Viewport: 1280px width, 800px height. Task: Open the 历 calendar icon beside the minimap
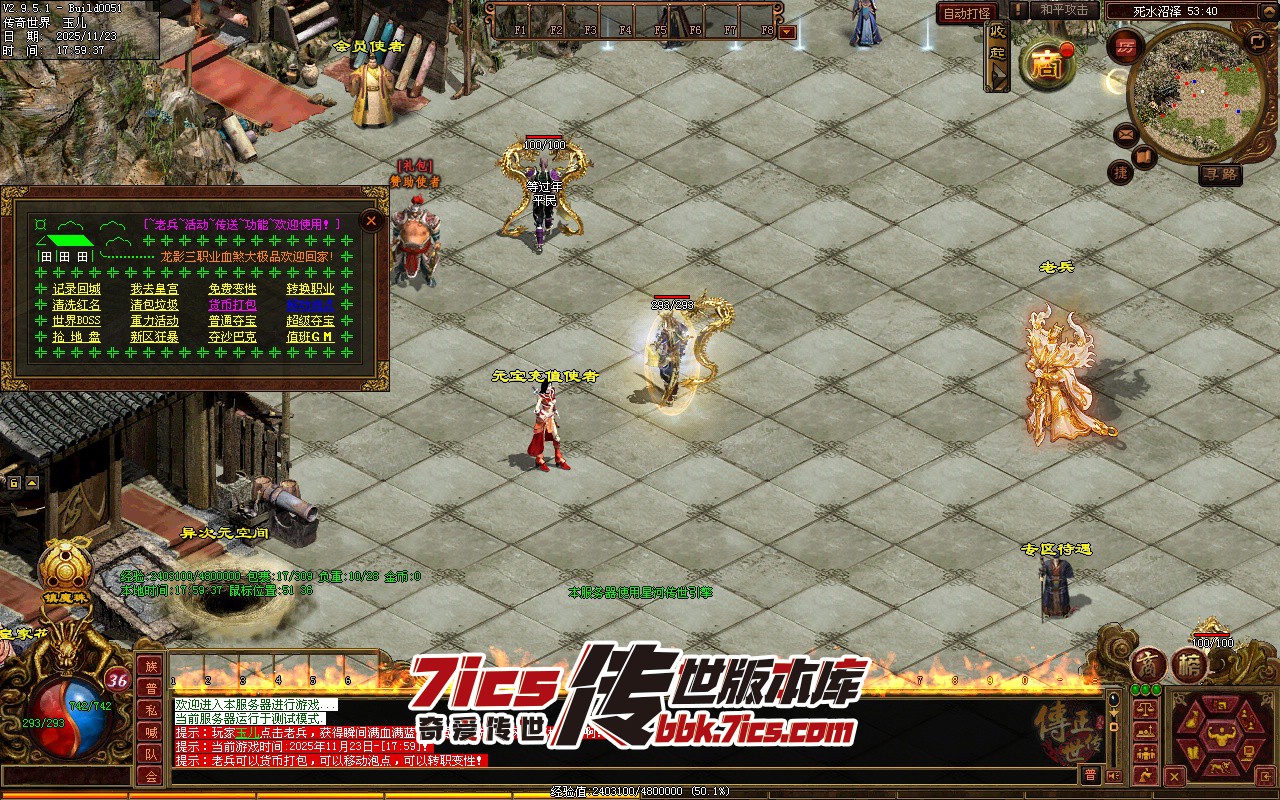pyautogui.click(x=1126, y=47)
